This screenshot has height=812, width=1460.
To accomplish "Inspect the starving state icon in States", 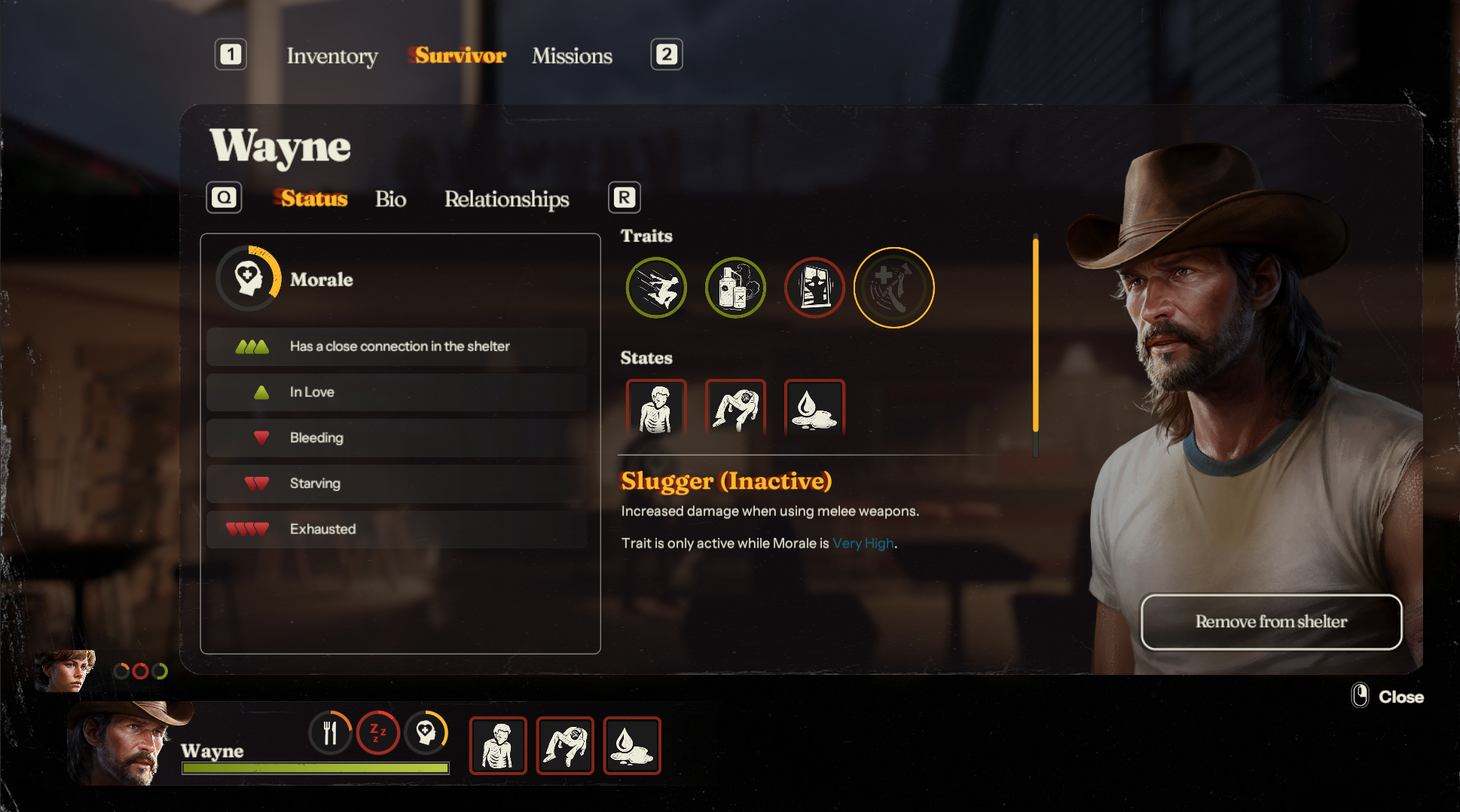I will 656,408.
